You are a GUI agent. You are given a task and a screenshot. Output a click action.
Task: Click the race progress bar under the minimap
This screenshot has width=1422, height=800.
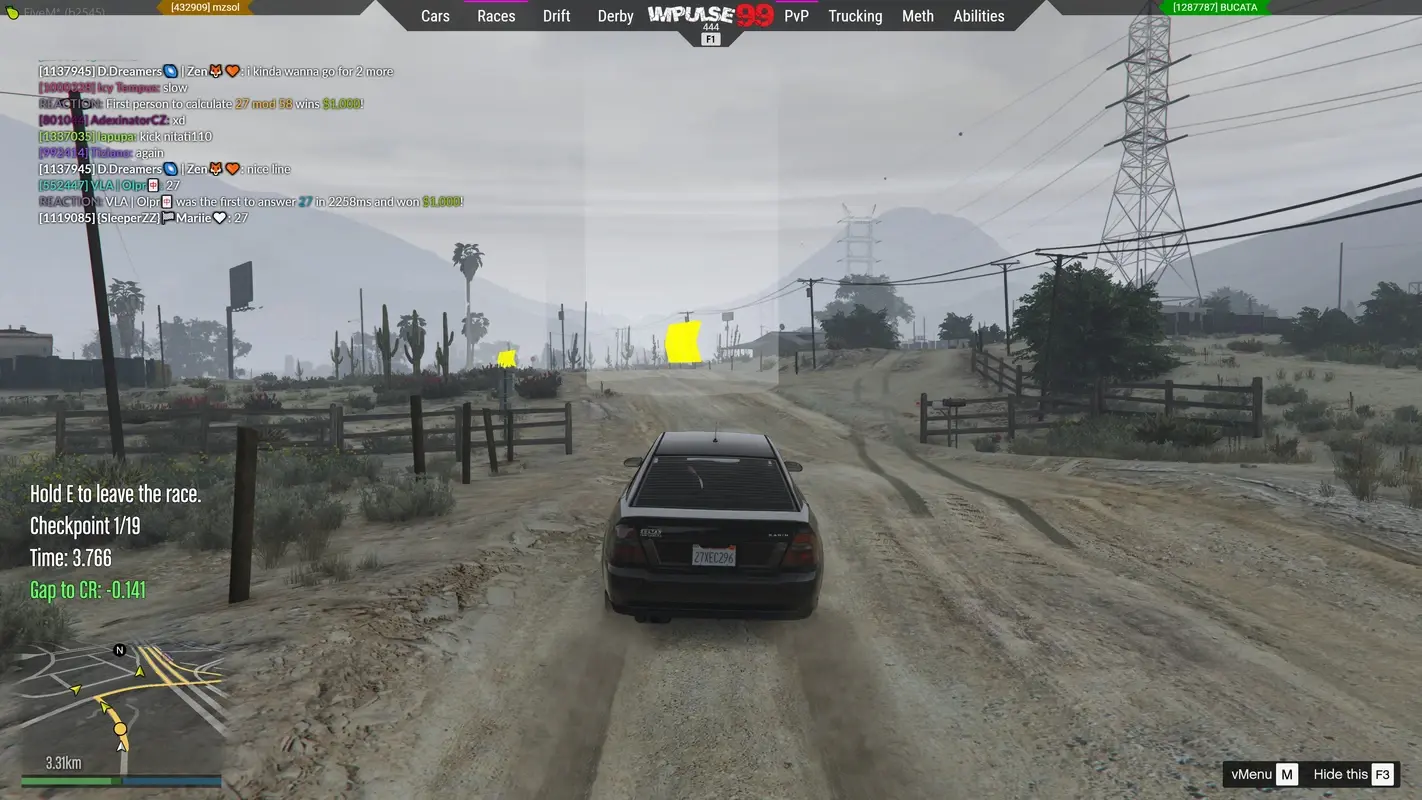tap(120, 779)
